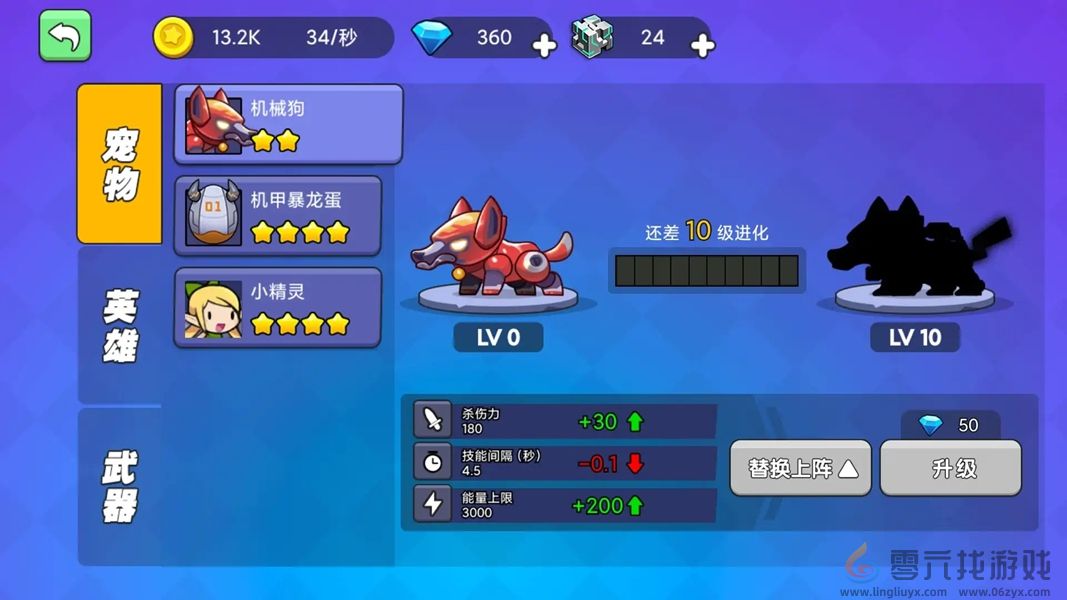Image resolution: width=1067 pixels, height=600 pixels.
Task: Switch to the 宠物 (Pets) tab
Action: click(120, 164)
